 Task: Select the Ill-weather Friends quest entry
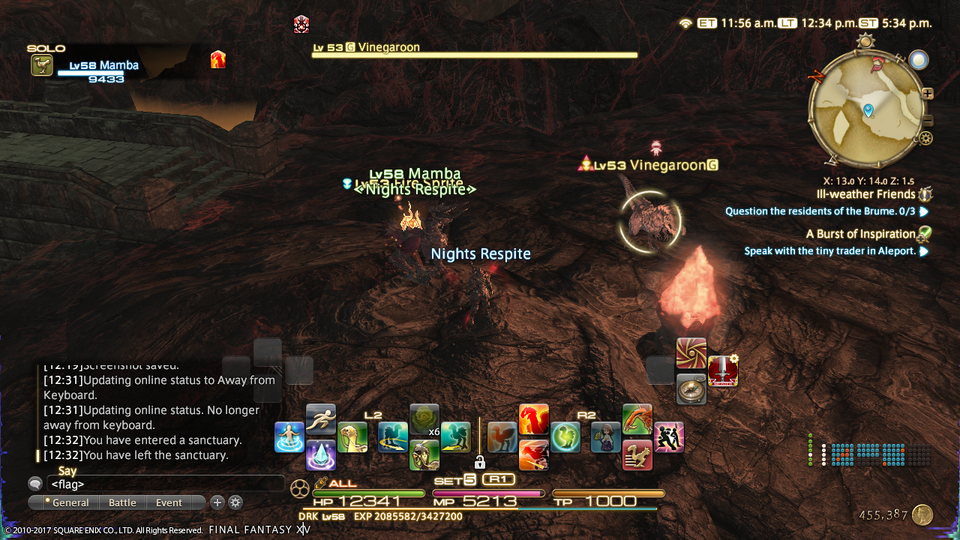point(865,194)
